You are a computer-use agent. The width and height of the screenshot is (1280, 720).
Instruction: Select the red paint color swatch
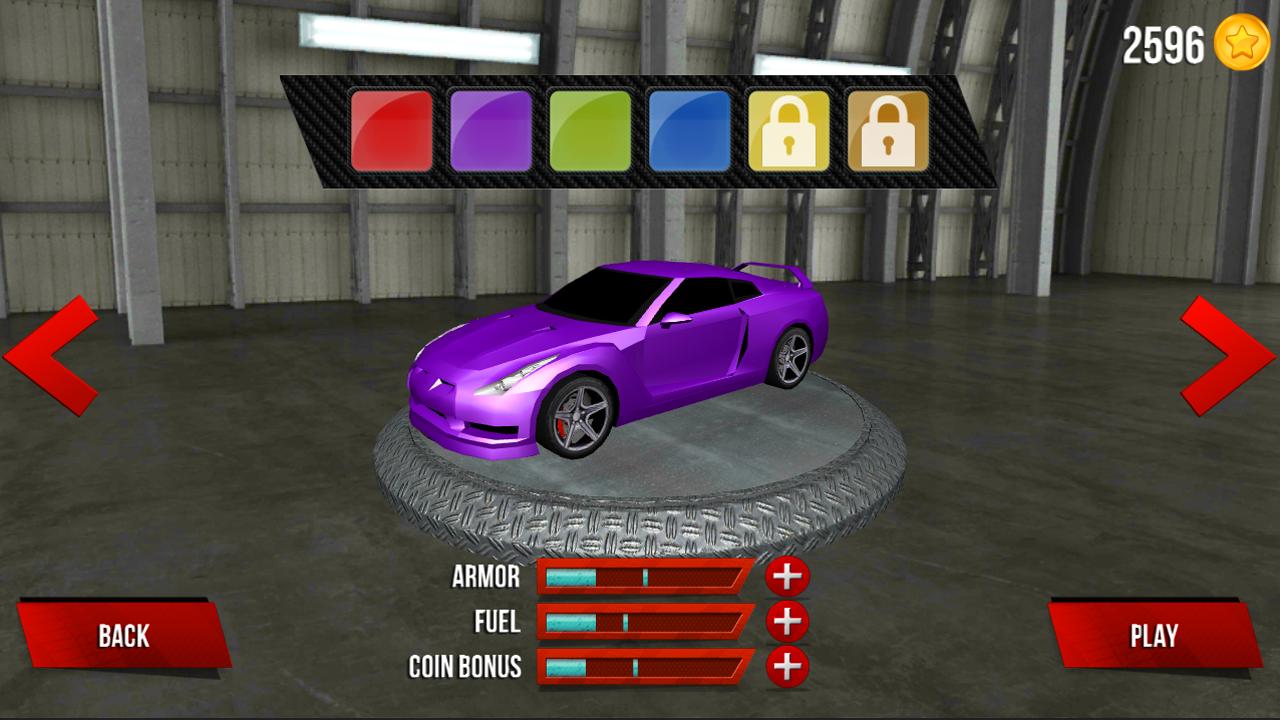click(394, 131)
